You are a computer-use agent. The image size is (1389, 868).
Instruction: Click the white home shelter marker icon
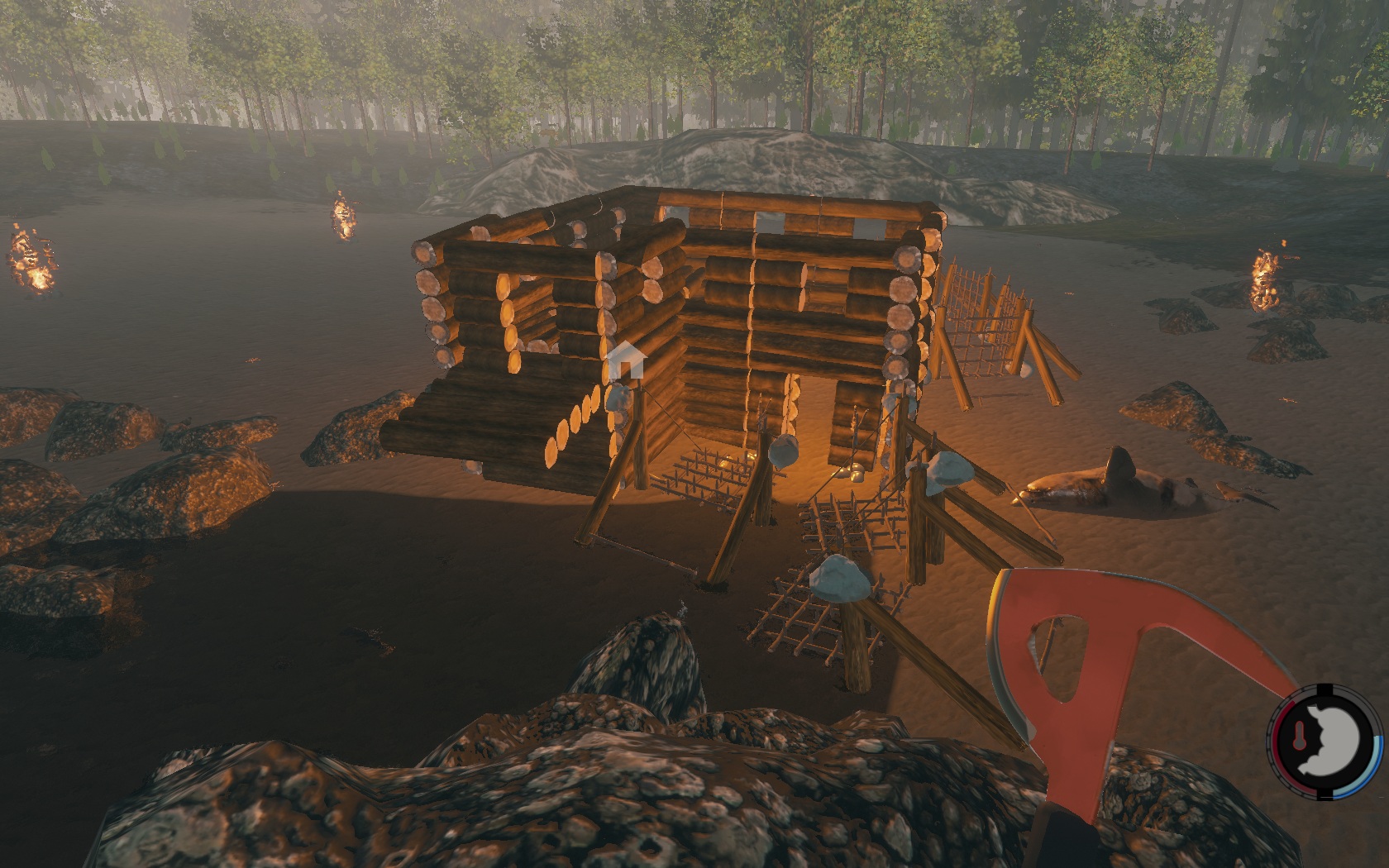[x=626, y=361]
